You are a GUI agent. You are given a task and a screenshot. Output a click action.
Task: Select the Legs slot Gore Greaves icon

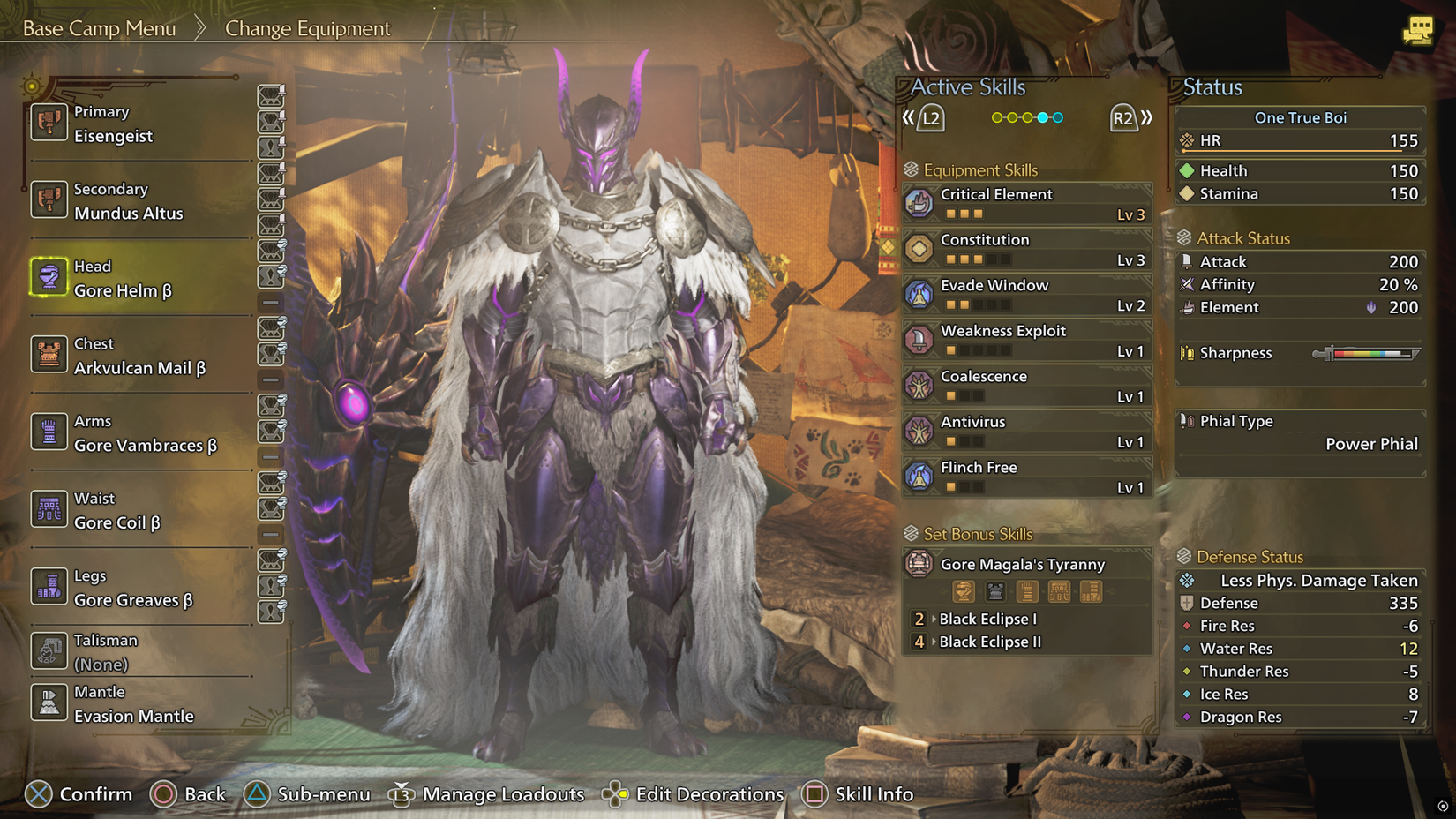(49, 587)
